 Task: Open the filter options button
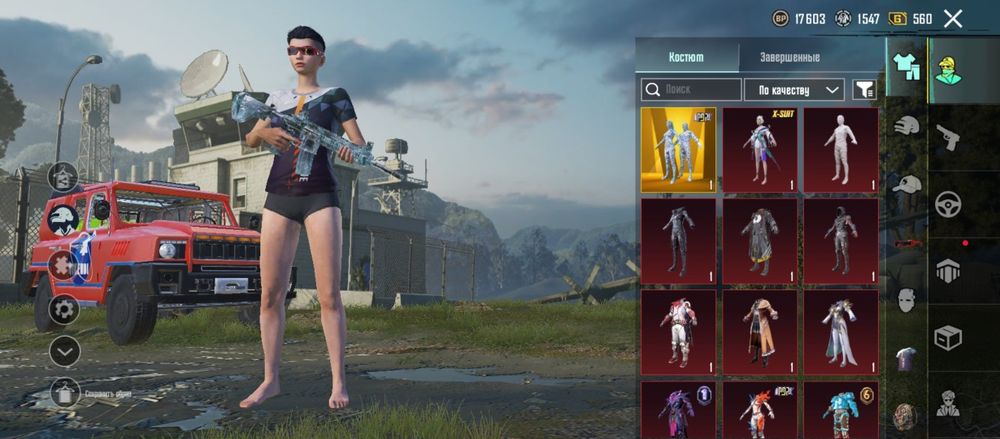(x=863, y=90)
